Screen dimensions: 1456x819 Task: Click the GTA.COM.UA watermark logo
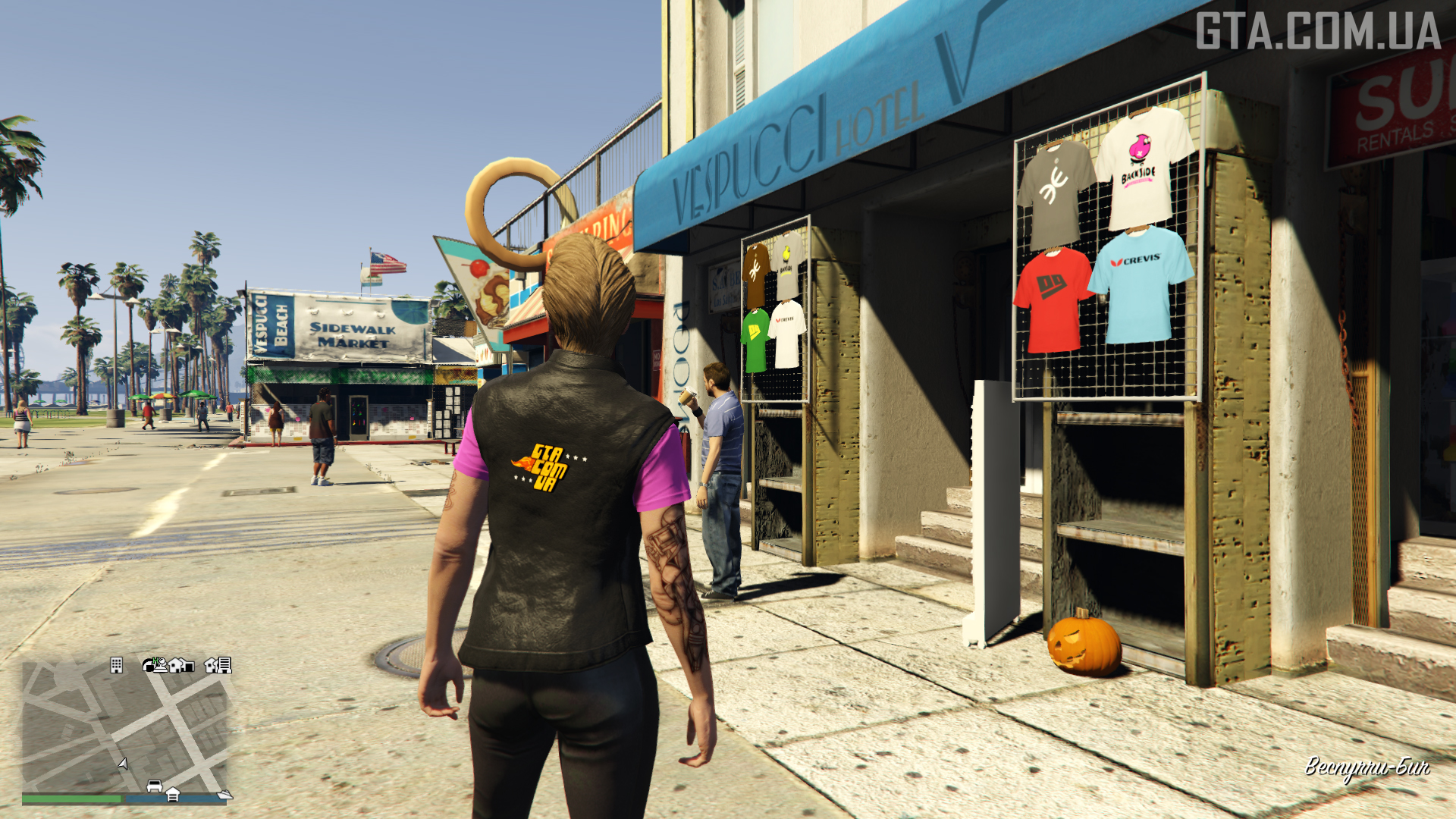[x=1318, y=32]
